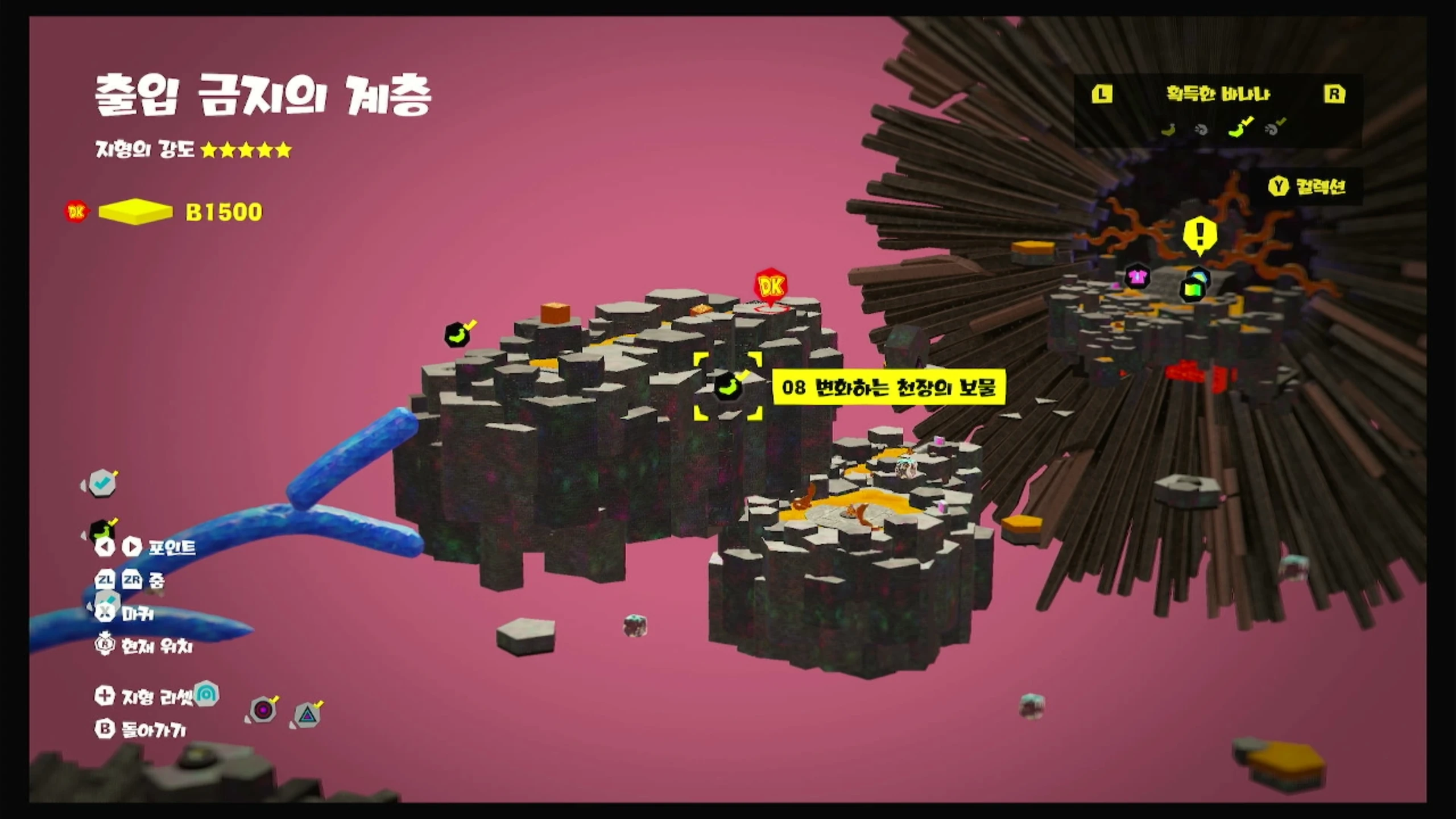
Task: Choose the pink shirt shop marker
Action: 1137,277
